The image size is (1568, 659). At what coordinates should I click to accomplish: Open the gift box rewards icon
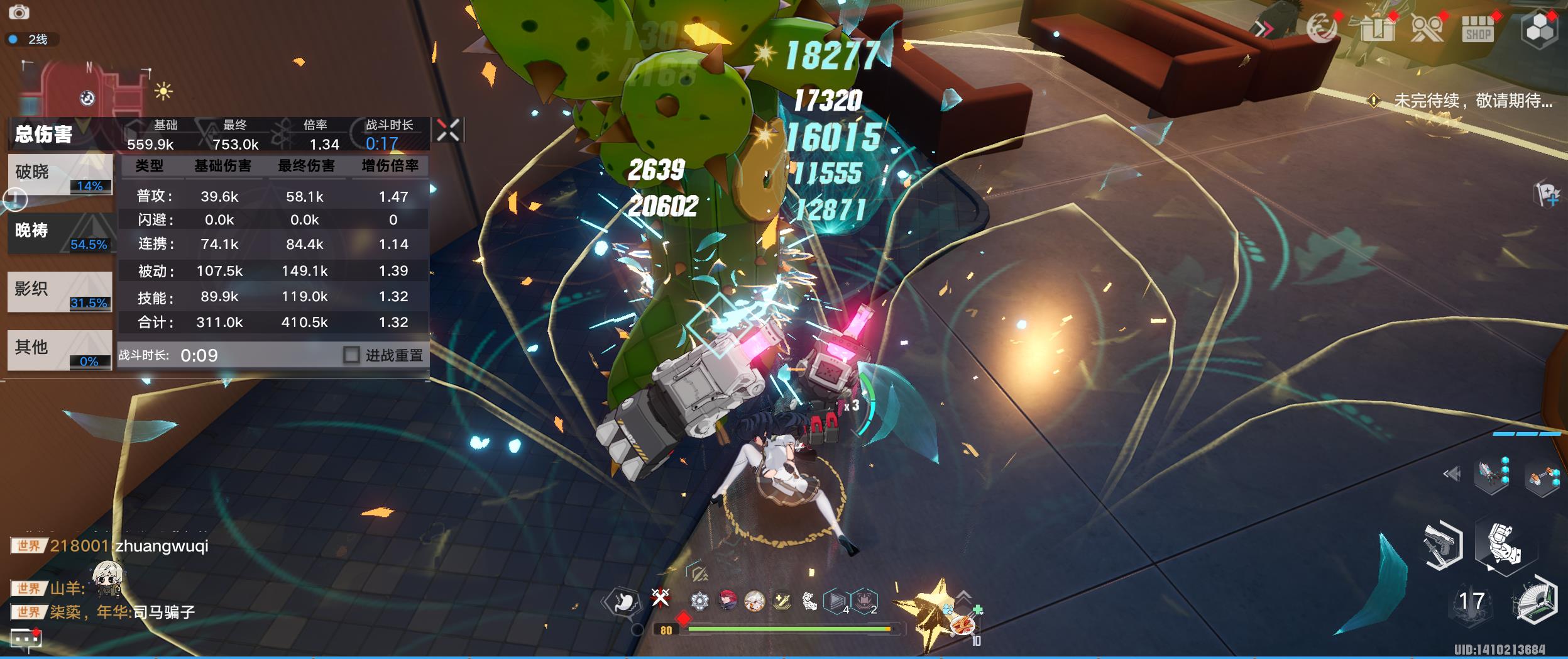pyautogui.click(x=1377, y=29)
